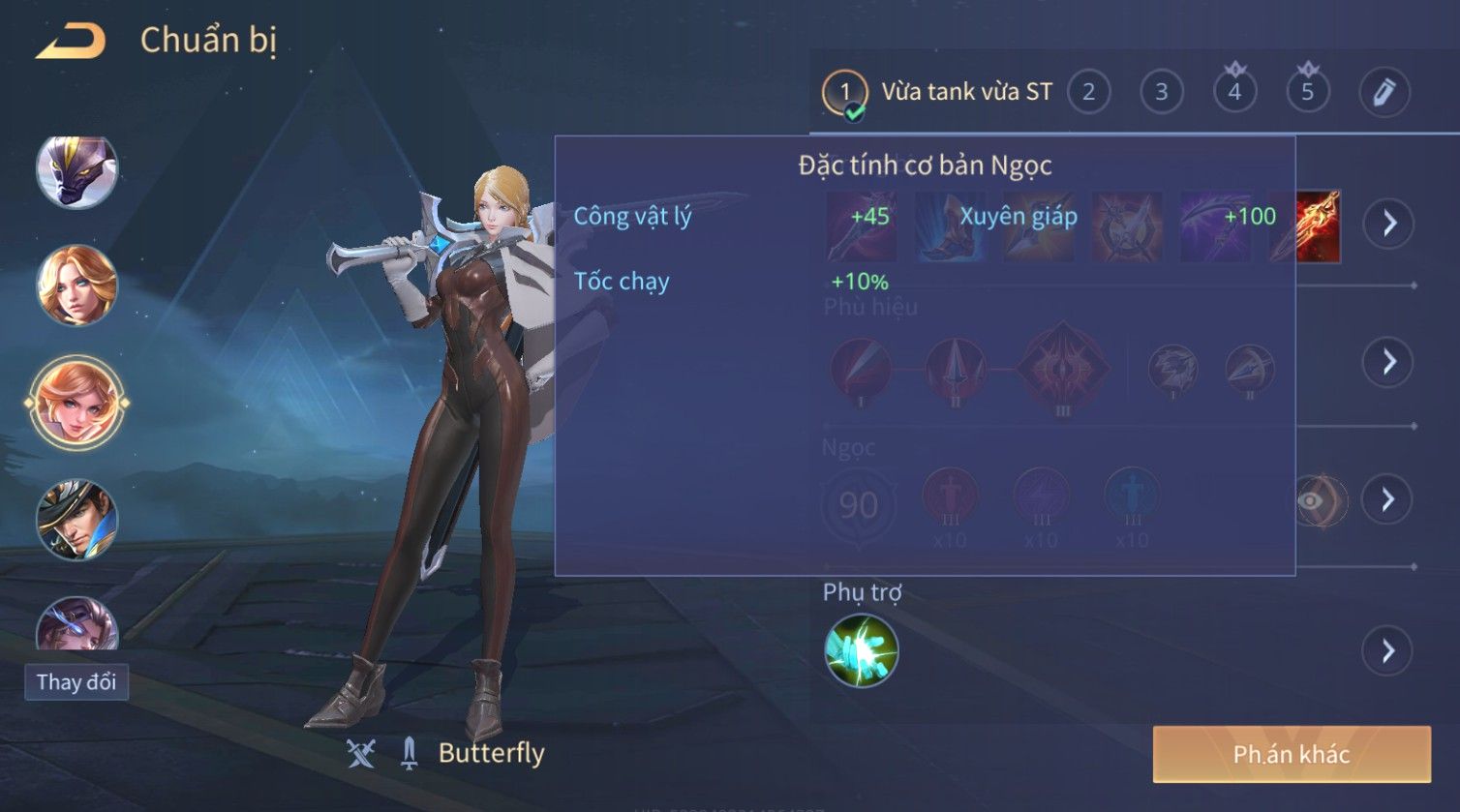Select build preset 1 'Vừa tank vừa ST'

click(844, 93)
